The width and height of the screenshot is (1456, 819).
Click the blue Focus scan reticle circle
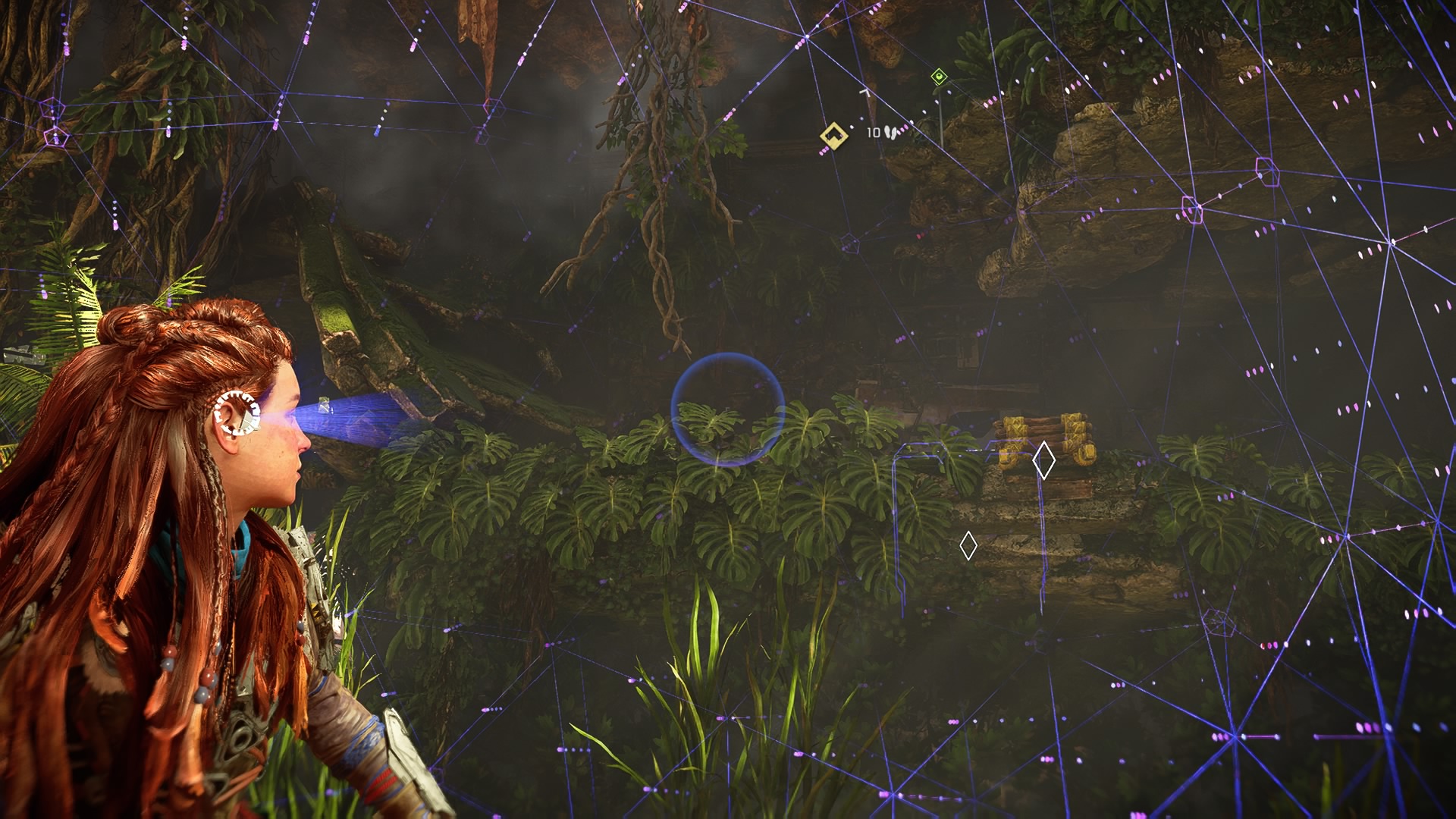727,409
